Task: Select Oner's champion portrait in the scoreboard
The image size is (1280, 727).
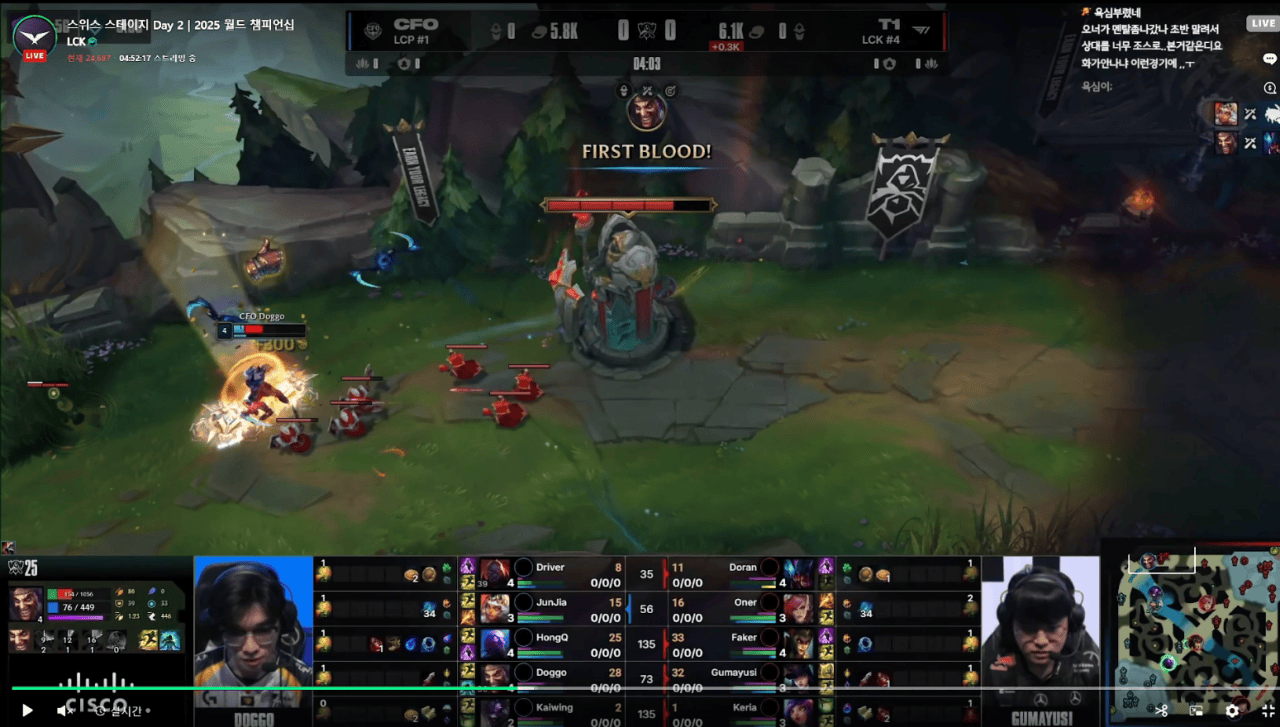Action: click(799, 607)
